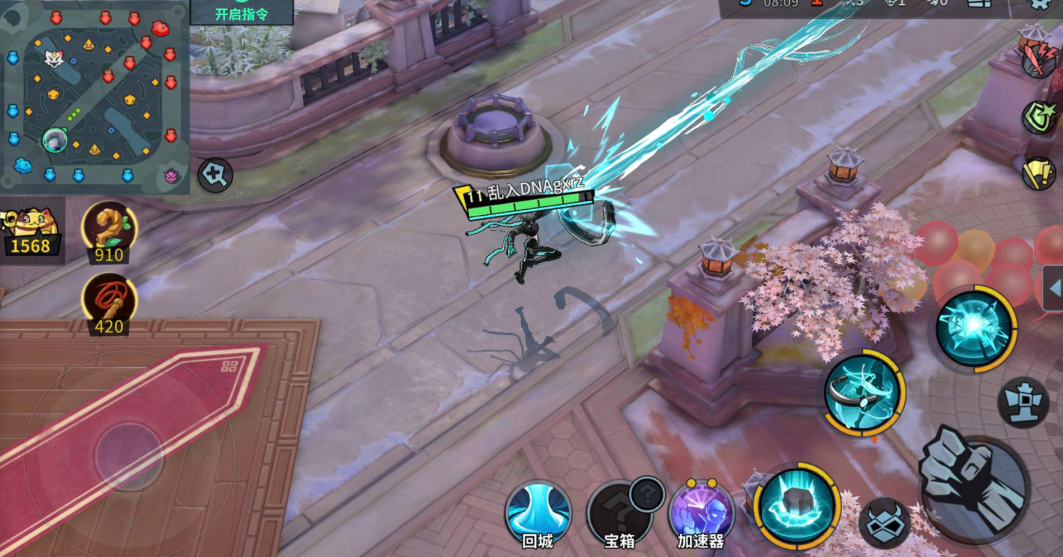Cast the glowing rock ability

[x=797, y=505]
